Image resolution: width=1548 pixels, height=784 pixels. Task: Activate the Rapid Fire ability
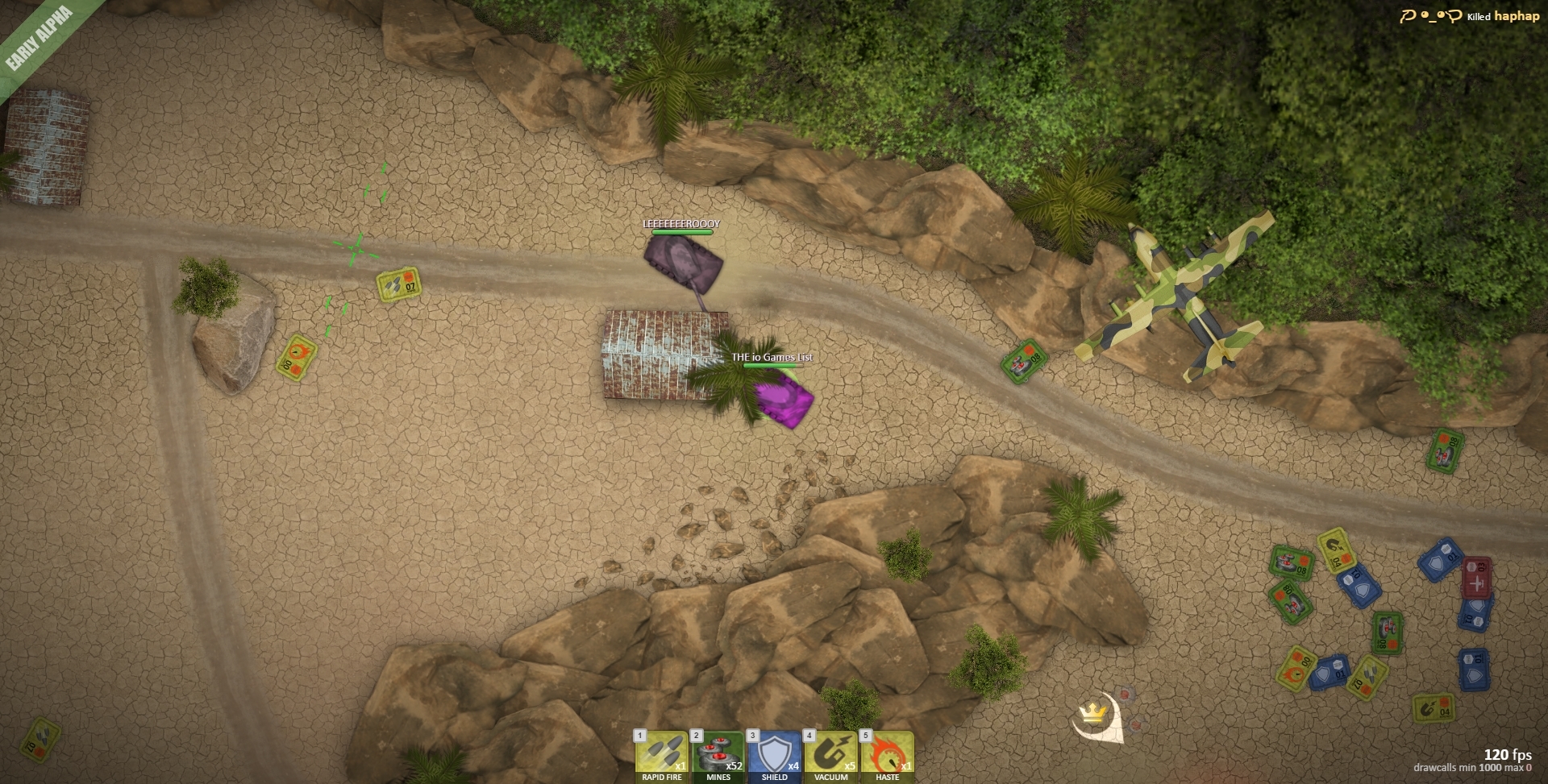[x=662, y=756]
